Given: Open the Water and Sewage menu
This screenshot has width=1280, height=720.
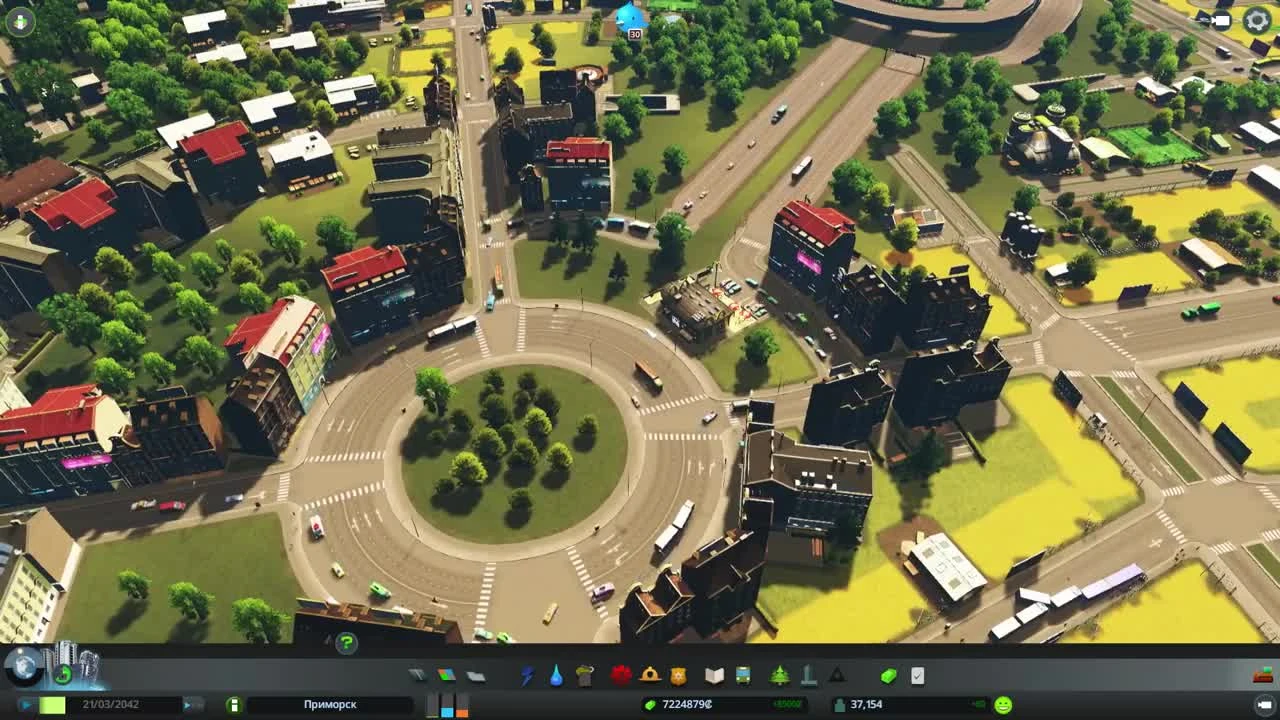Looking at the screenshot, I should click(x=555, y=674).
